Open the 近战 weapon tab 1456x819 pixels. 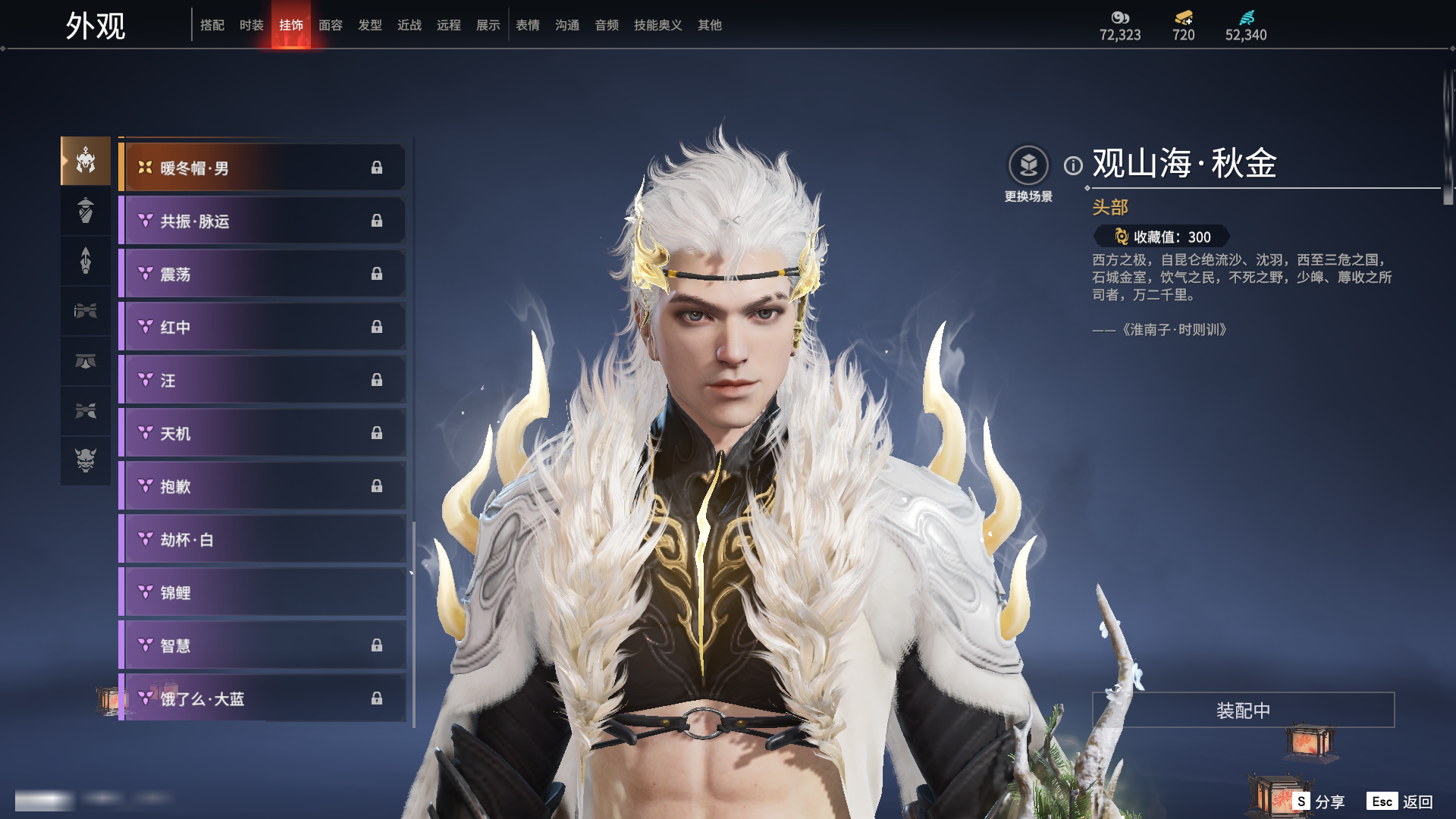coord(409,25)
